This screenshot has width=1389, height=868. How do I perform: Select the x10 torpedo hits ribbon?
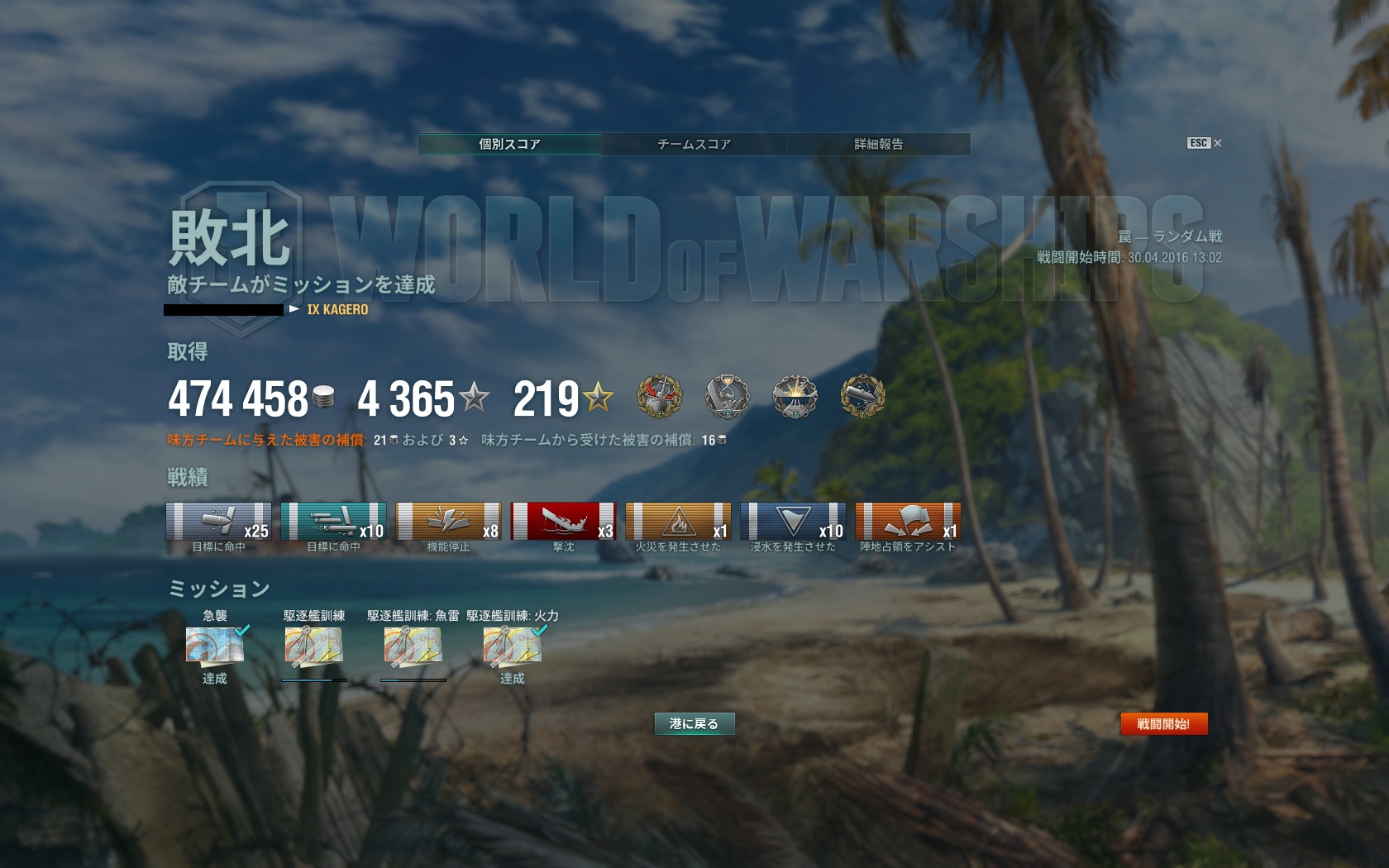tap(333, 521)
